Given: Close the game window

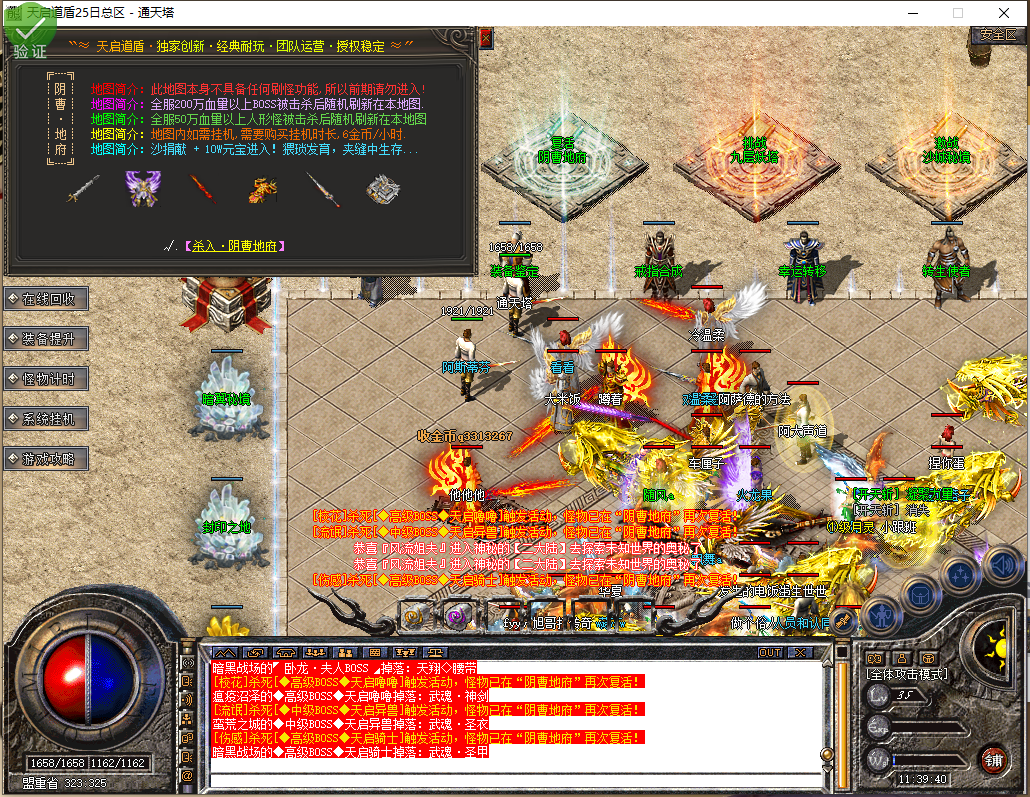Looking at the screenshot, I should point(1004,13).
